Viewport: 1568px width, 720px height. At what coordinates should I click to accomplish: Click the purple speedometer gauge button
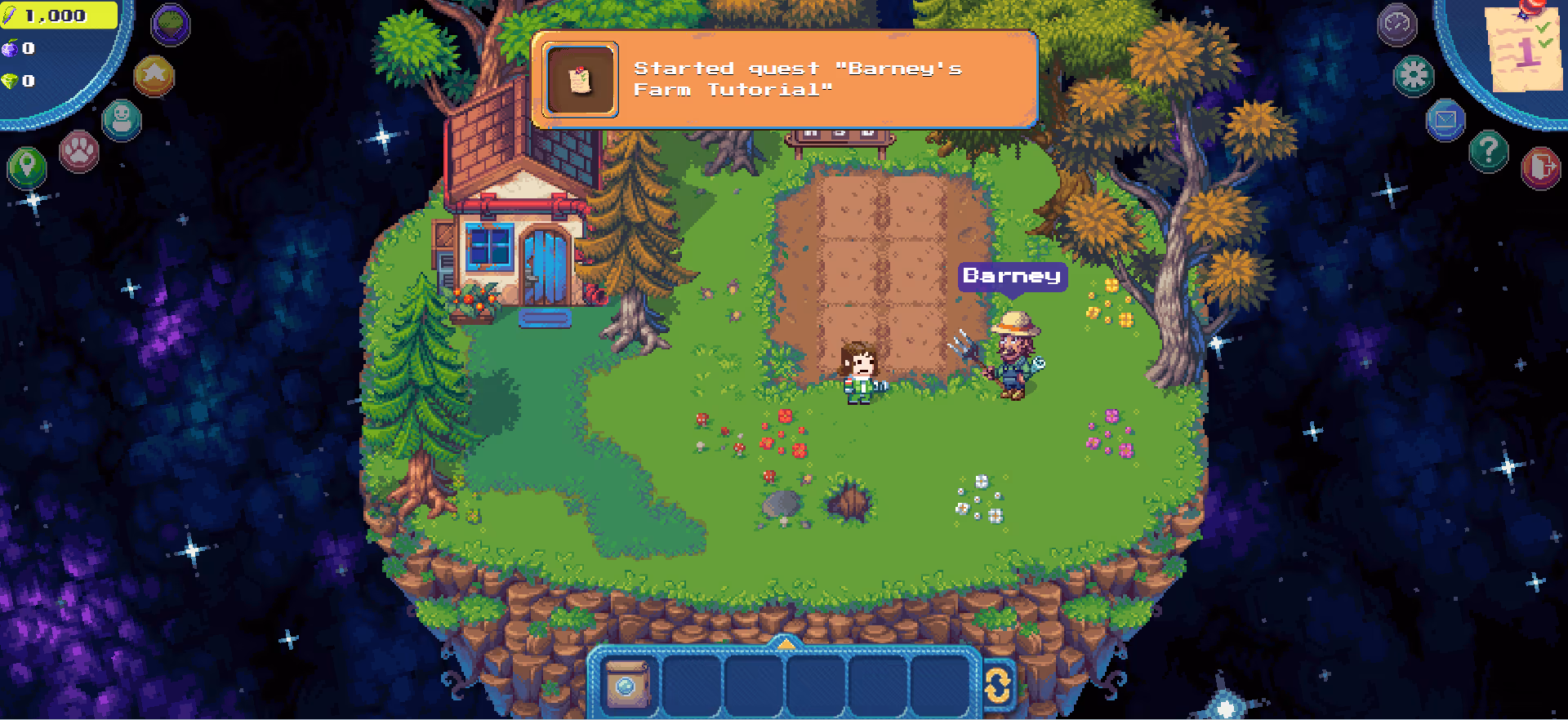tap(1396, 24)
